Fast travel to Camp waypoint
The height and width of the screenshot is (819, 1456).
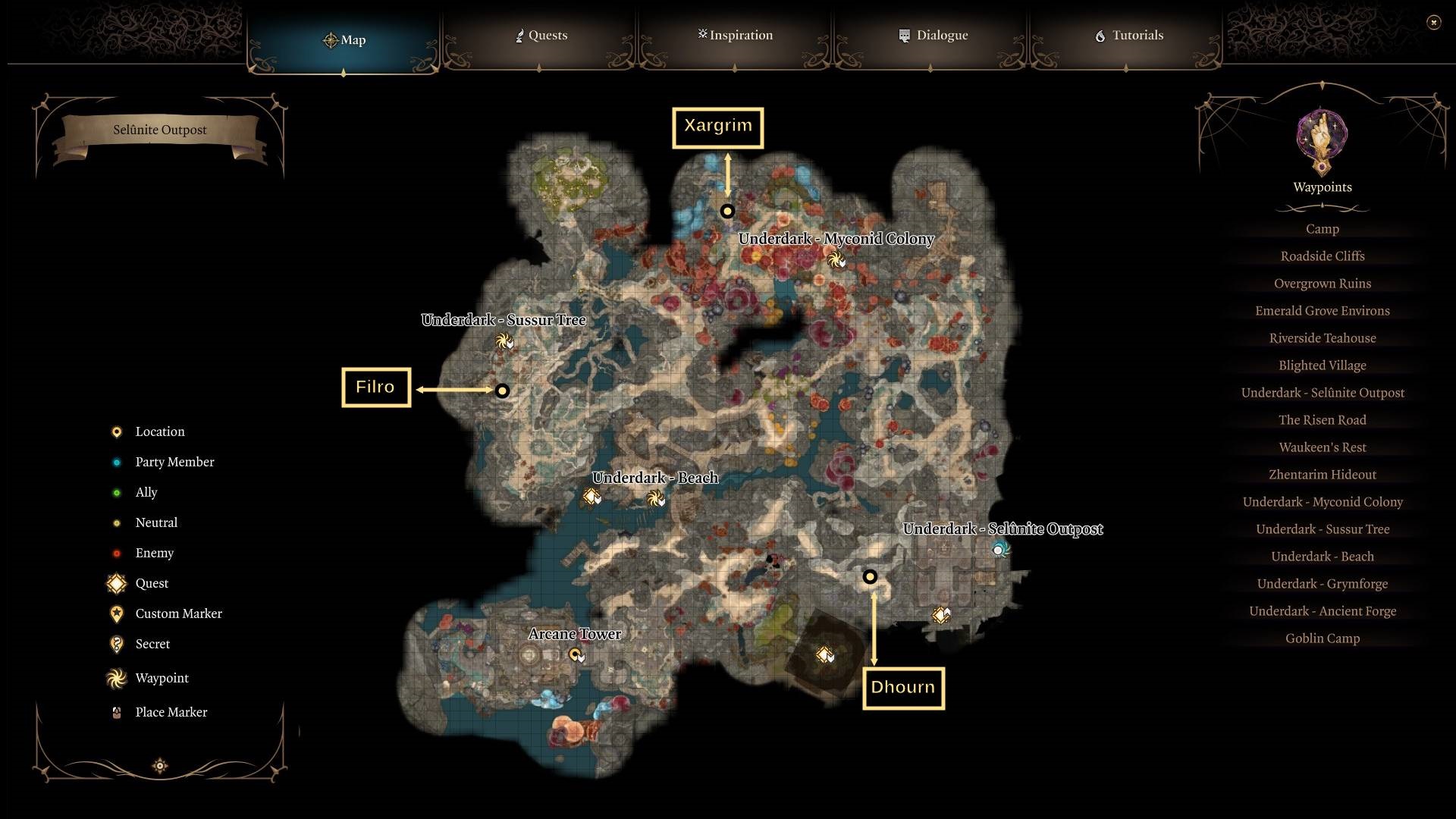pyautogui.click(x=1322, y=229)
